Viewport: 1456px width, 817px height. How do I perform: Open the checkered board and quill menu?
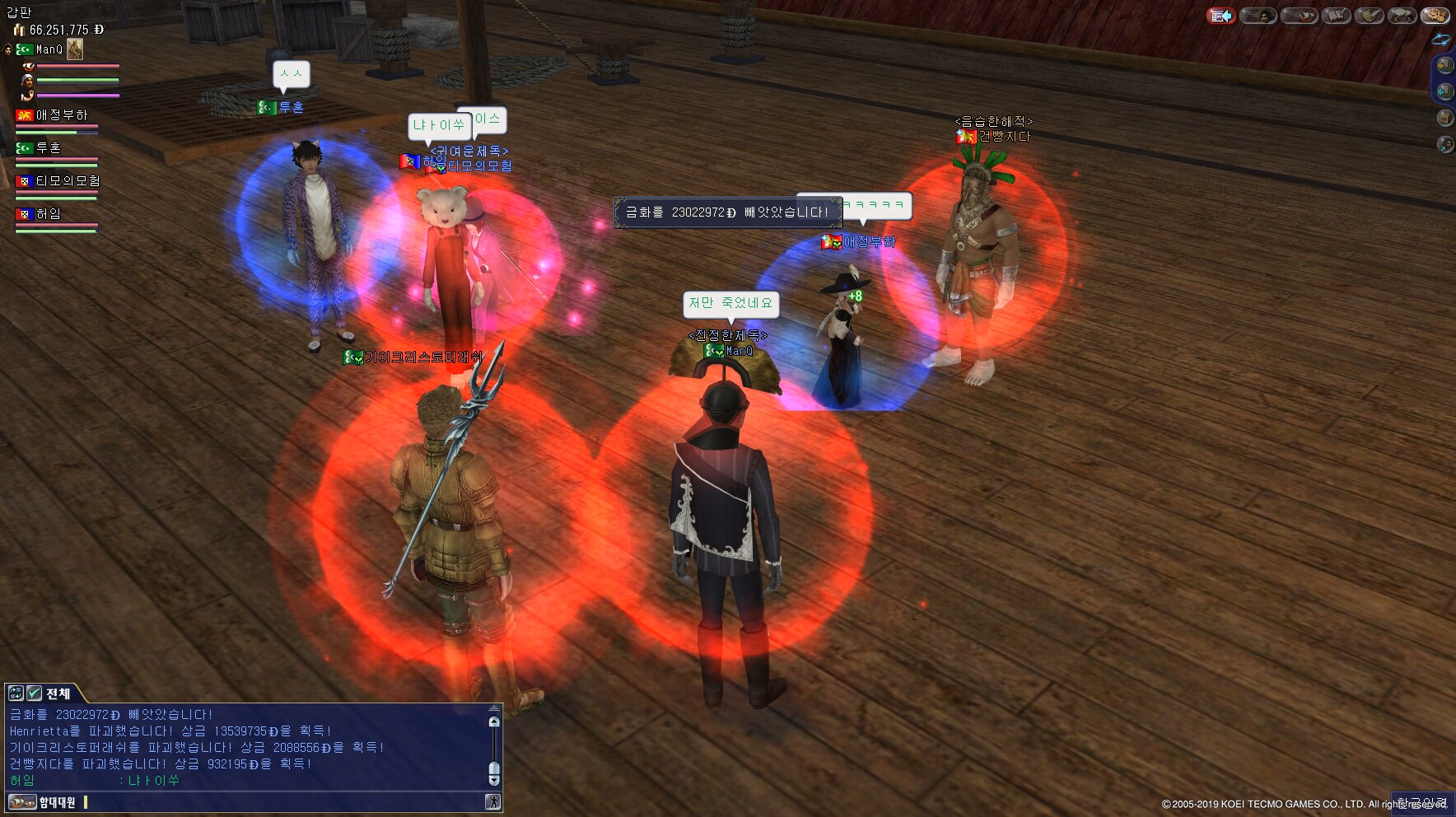coord(1336,16)
